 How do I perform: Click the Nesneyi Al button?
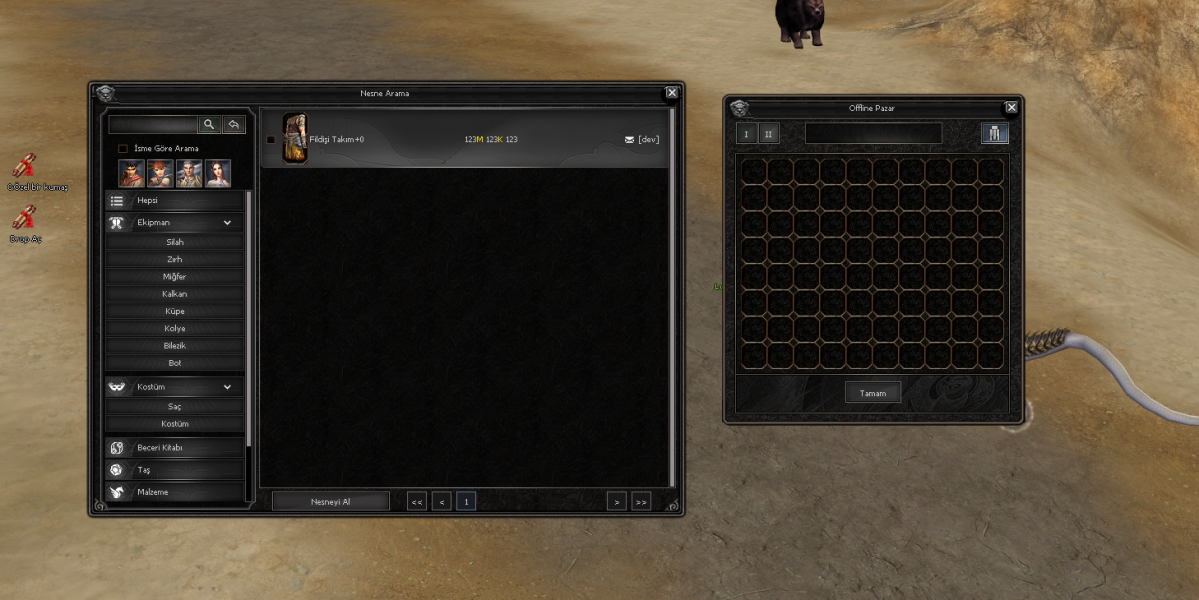click(x=330, y=501)
